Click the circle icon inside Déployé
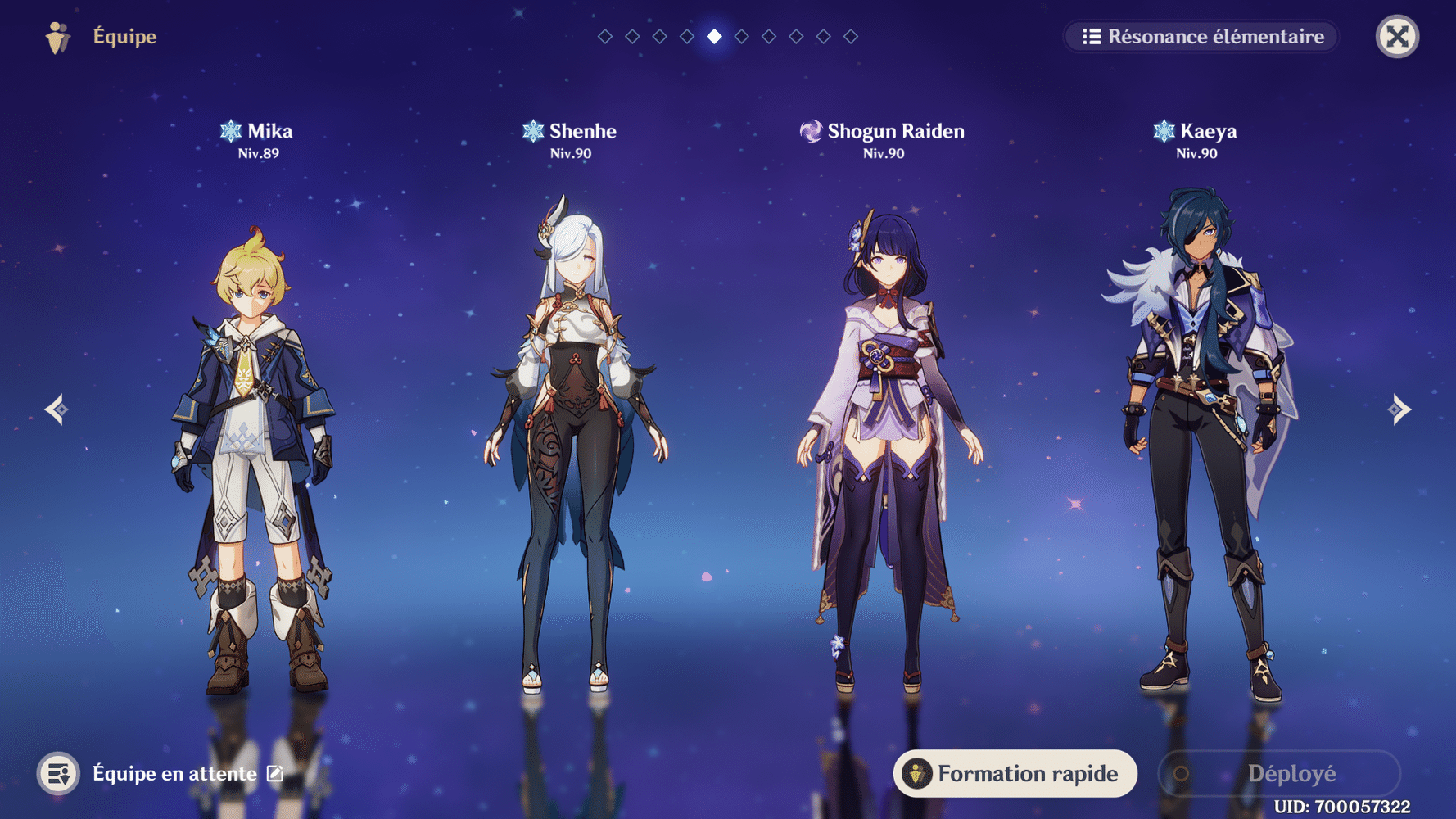 click(1181, 773)
